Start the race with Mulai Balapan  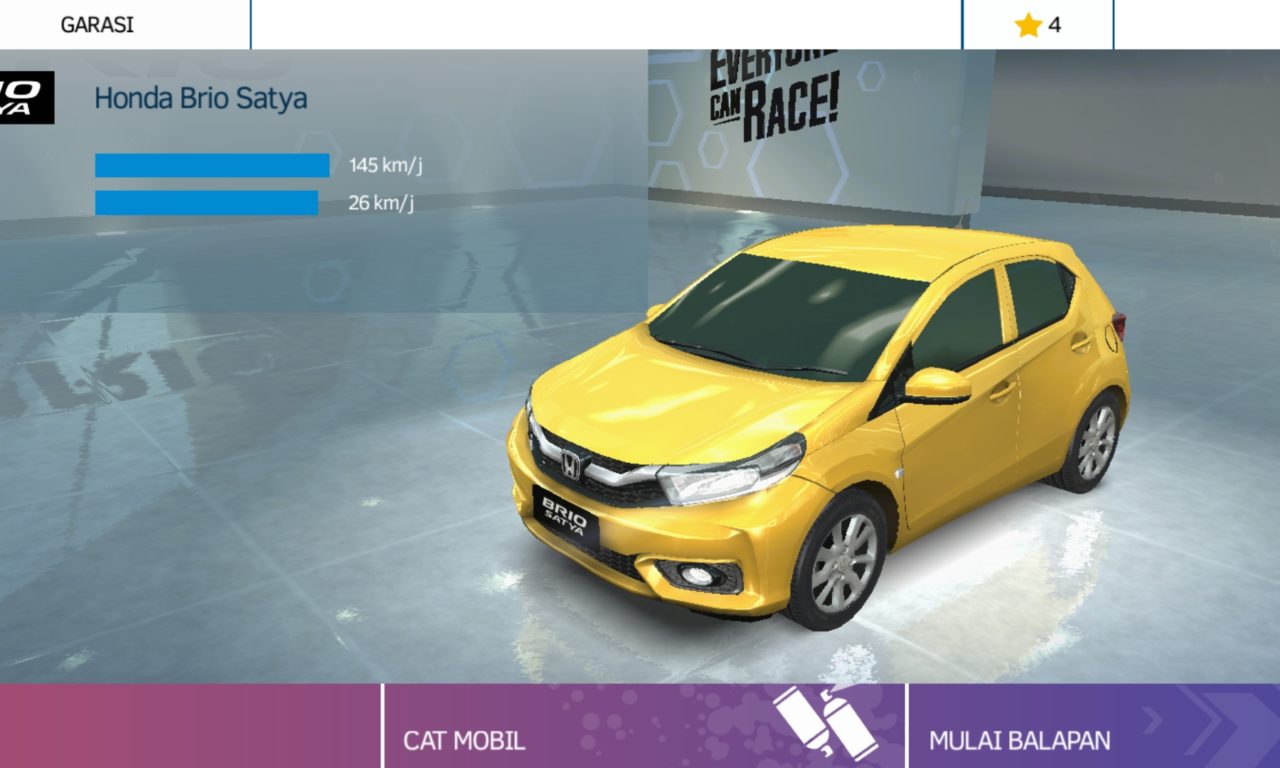coord(1093,727)
